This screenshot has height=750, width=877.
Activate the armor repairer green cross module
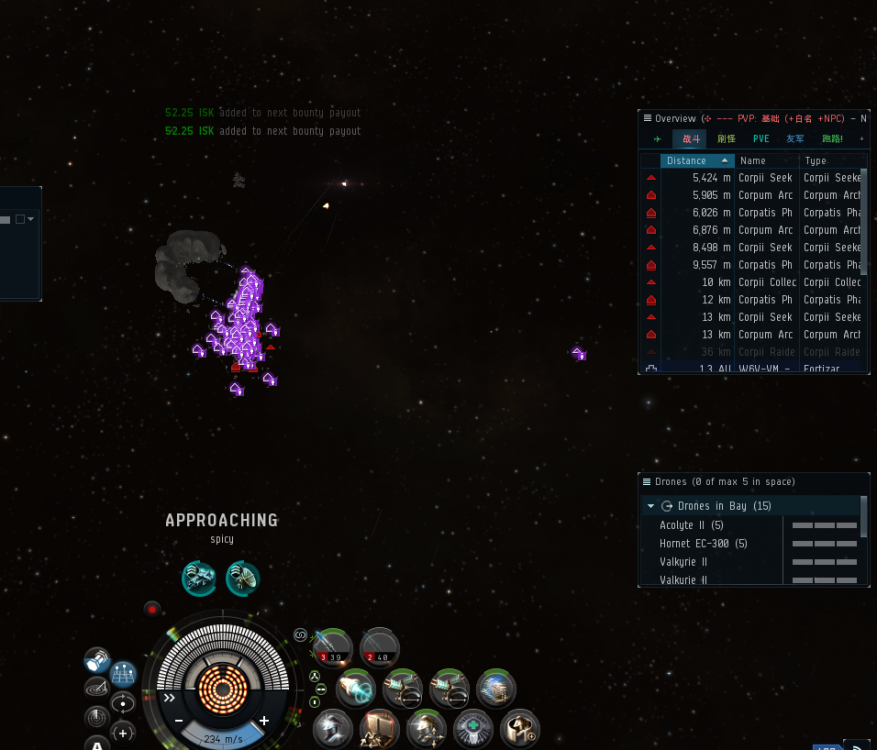click(x=472, y=729)
